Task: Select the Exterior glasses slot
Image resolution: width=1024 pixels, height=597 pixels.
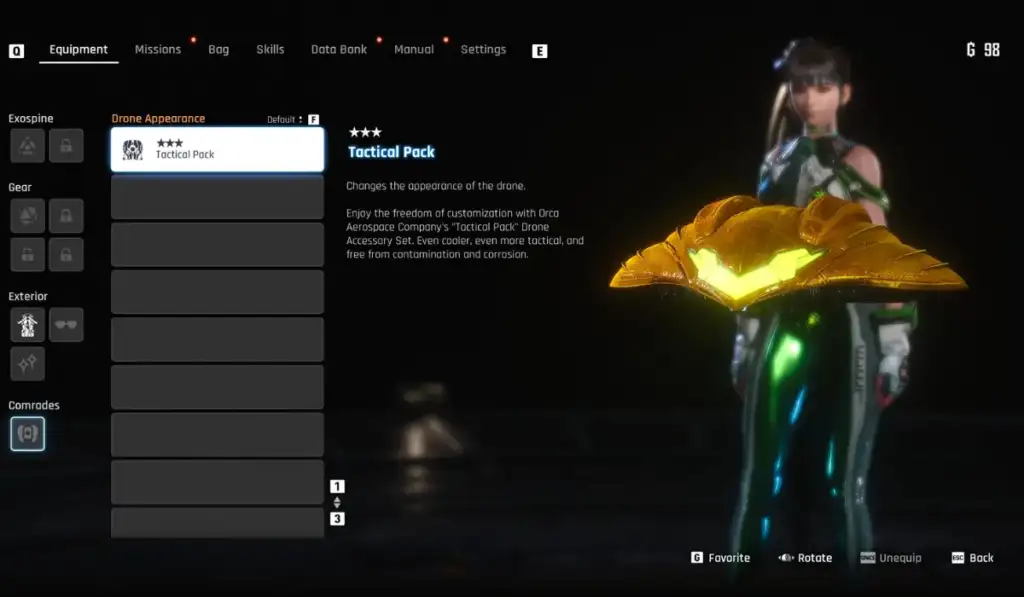Action: [x=66, y=325]
